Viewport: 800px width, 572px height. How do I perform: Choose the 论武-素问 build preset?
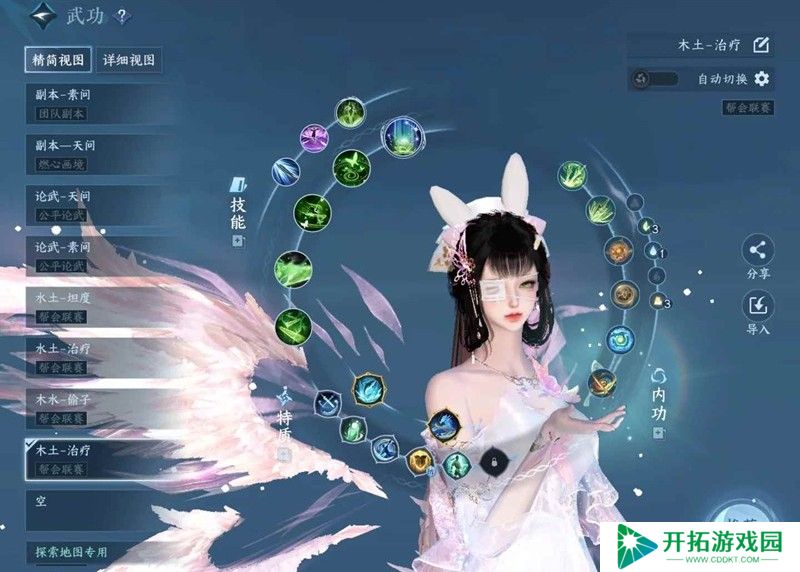(x=92, y=255)
